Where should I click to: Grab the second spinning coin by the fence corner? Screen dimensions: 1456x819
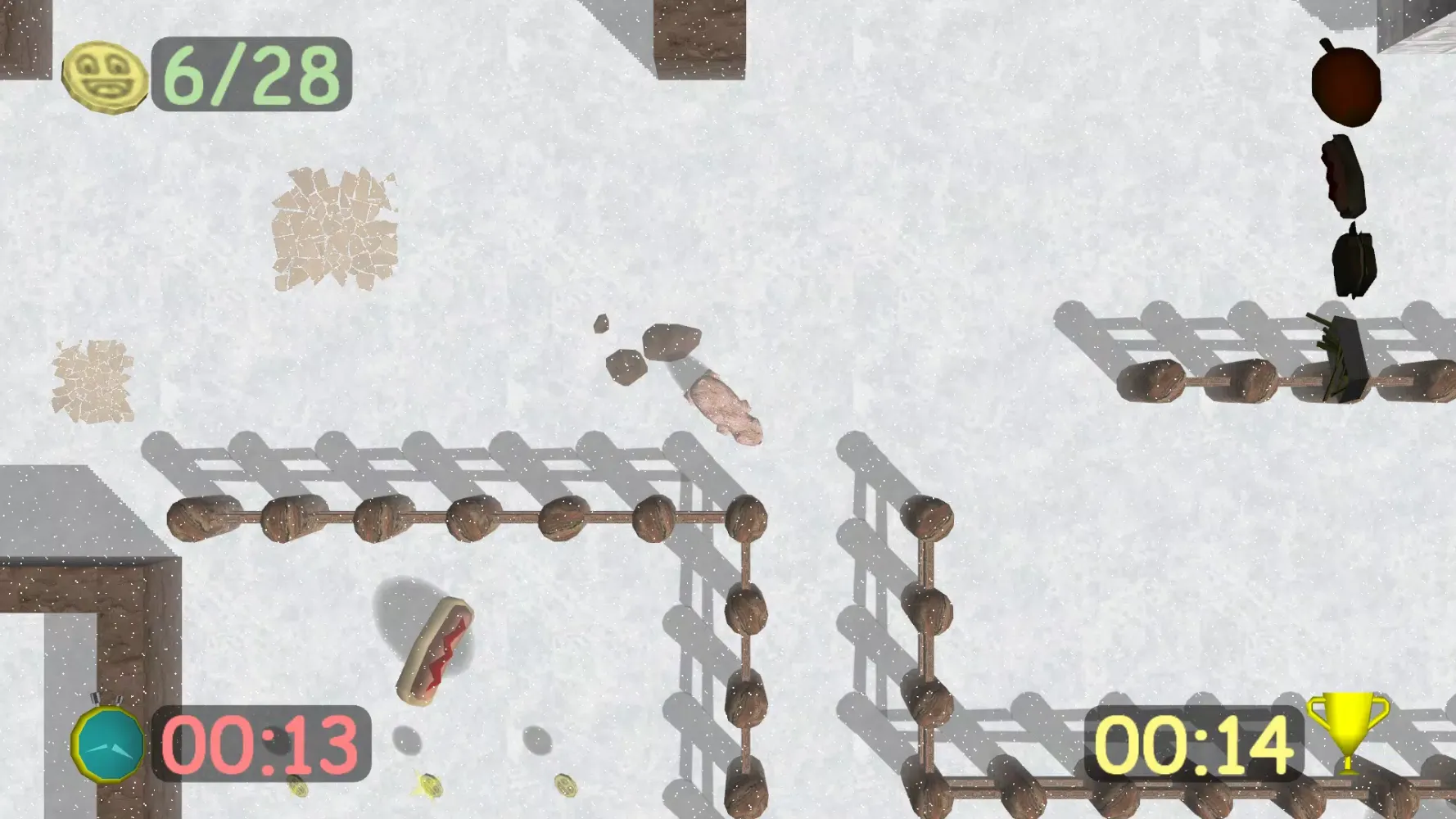coord(567,786)
